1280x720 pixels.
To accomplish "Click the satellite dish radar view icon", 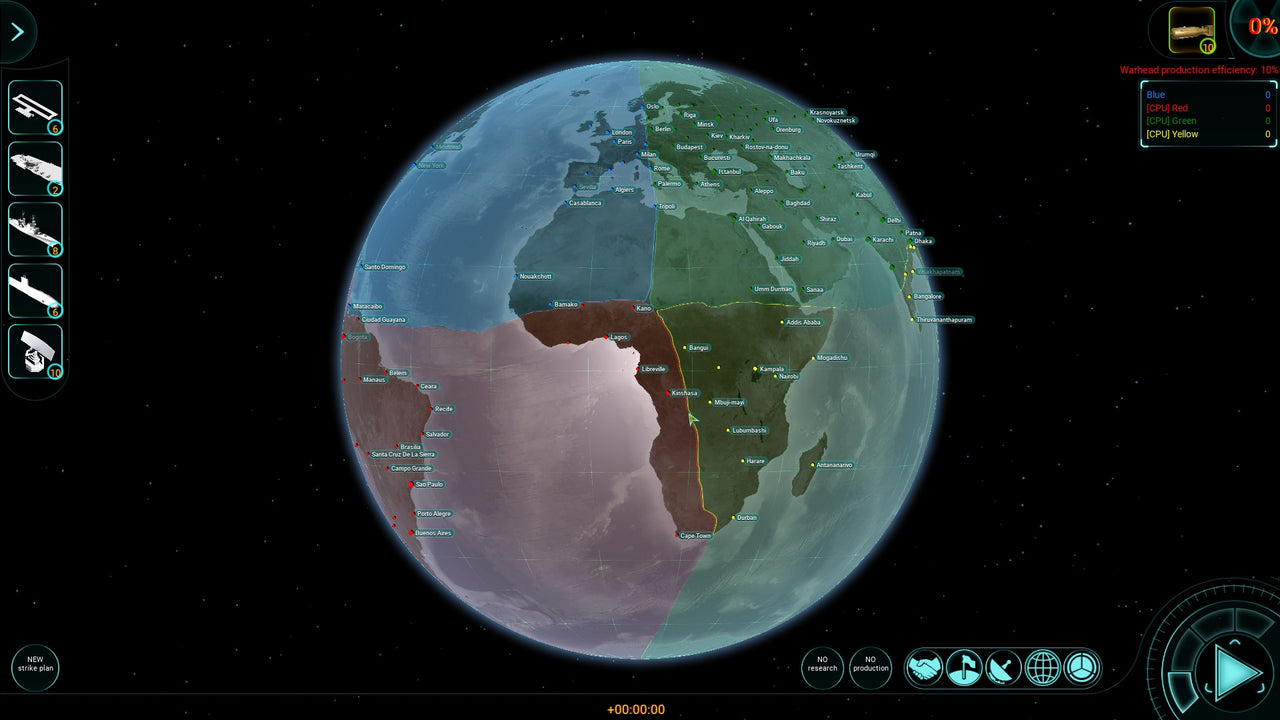I will tap(1004, 667).
